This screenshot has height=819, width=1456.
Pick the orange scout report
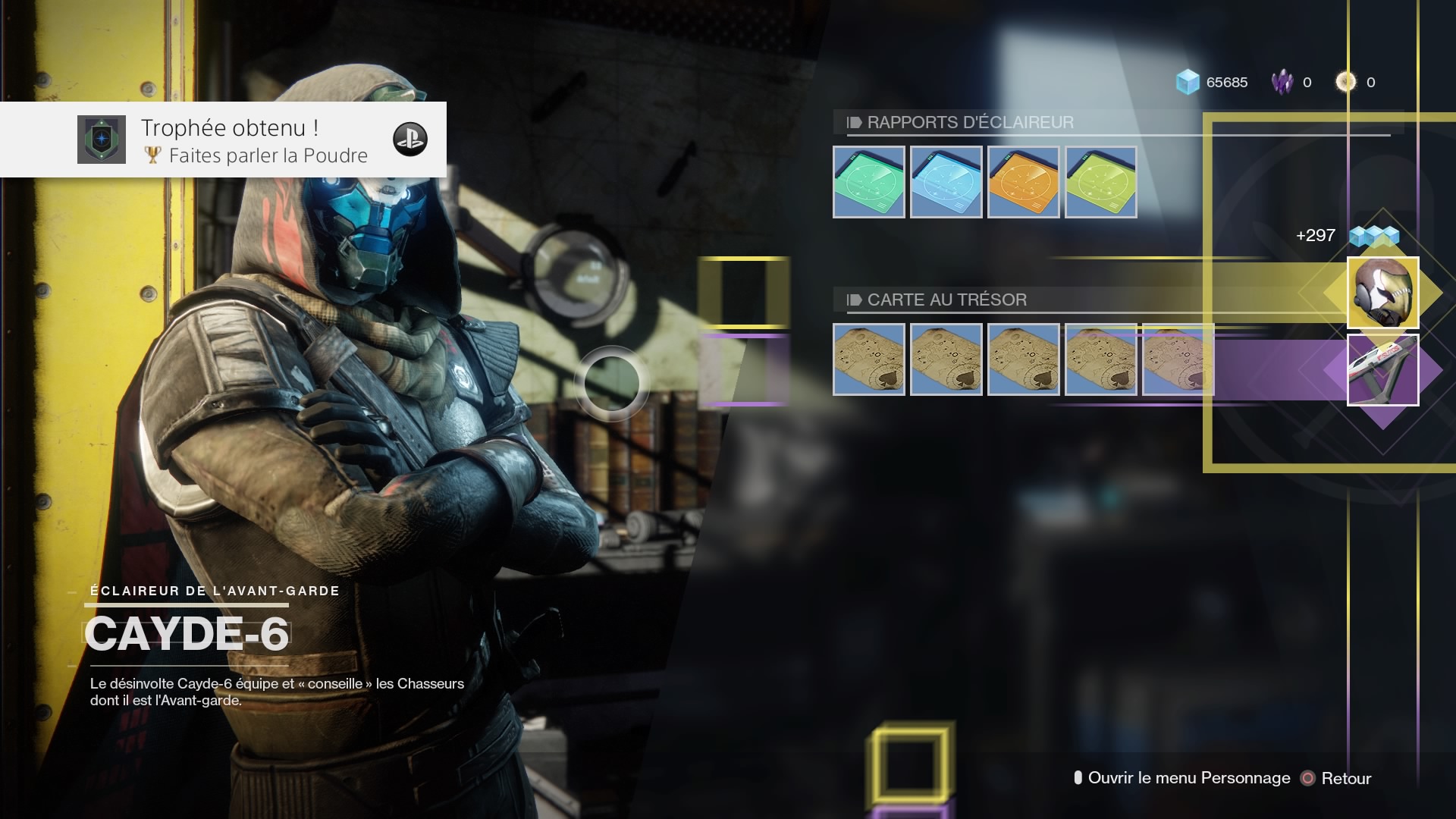pyautogui.click(x=1023, y=182)
